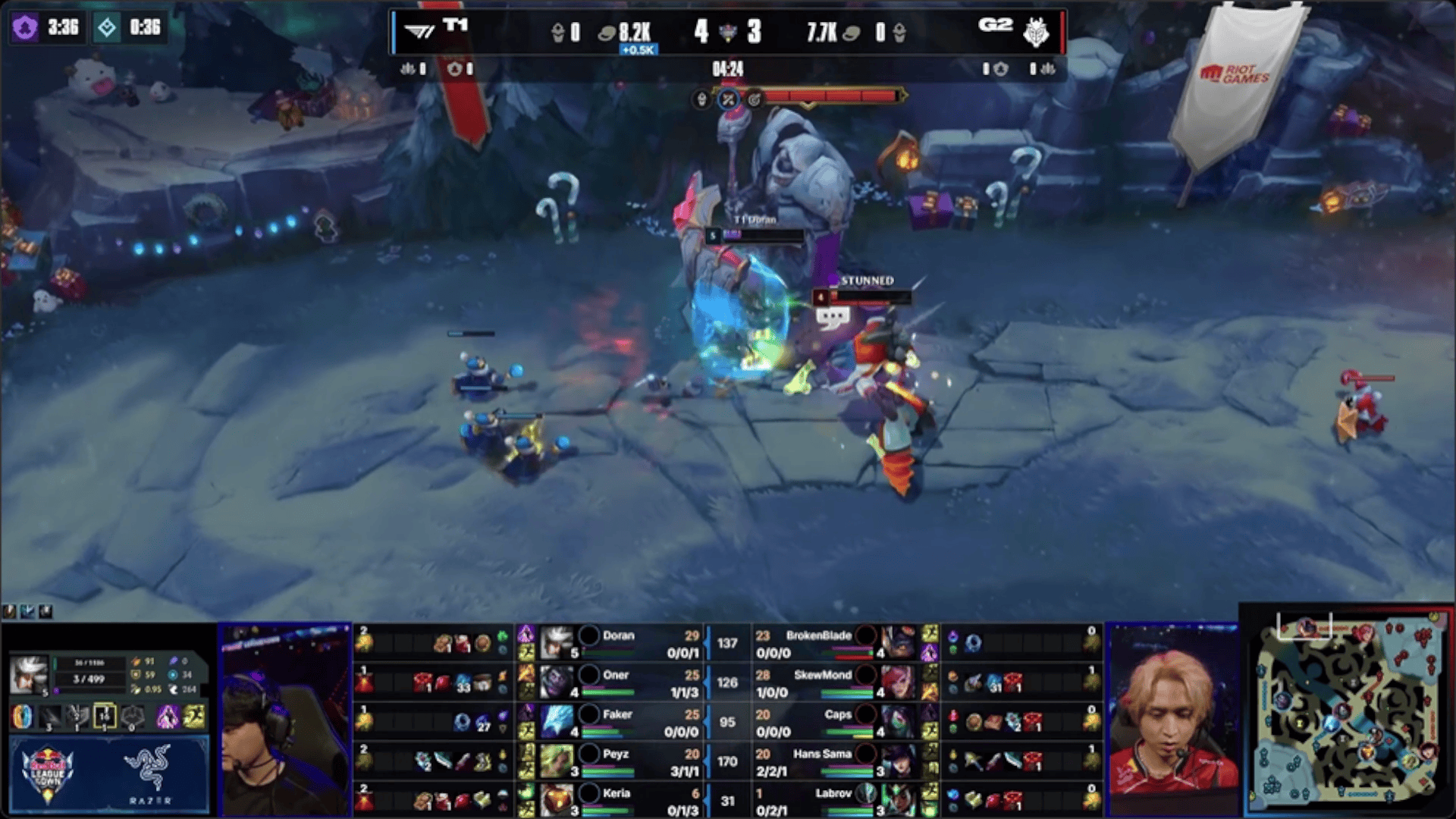This screenshot has height=819, width=1456.
Task: Select Caps' champion portrait in scoreboard
Action: tap(899, 721)
